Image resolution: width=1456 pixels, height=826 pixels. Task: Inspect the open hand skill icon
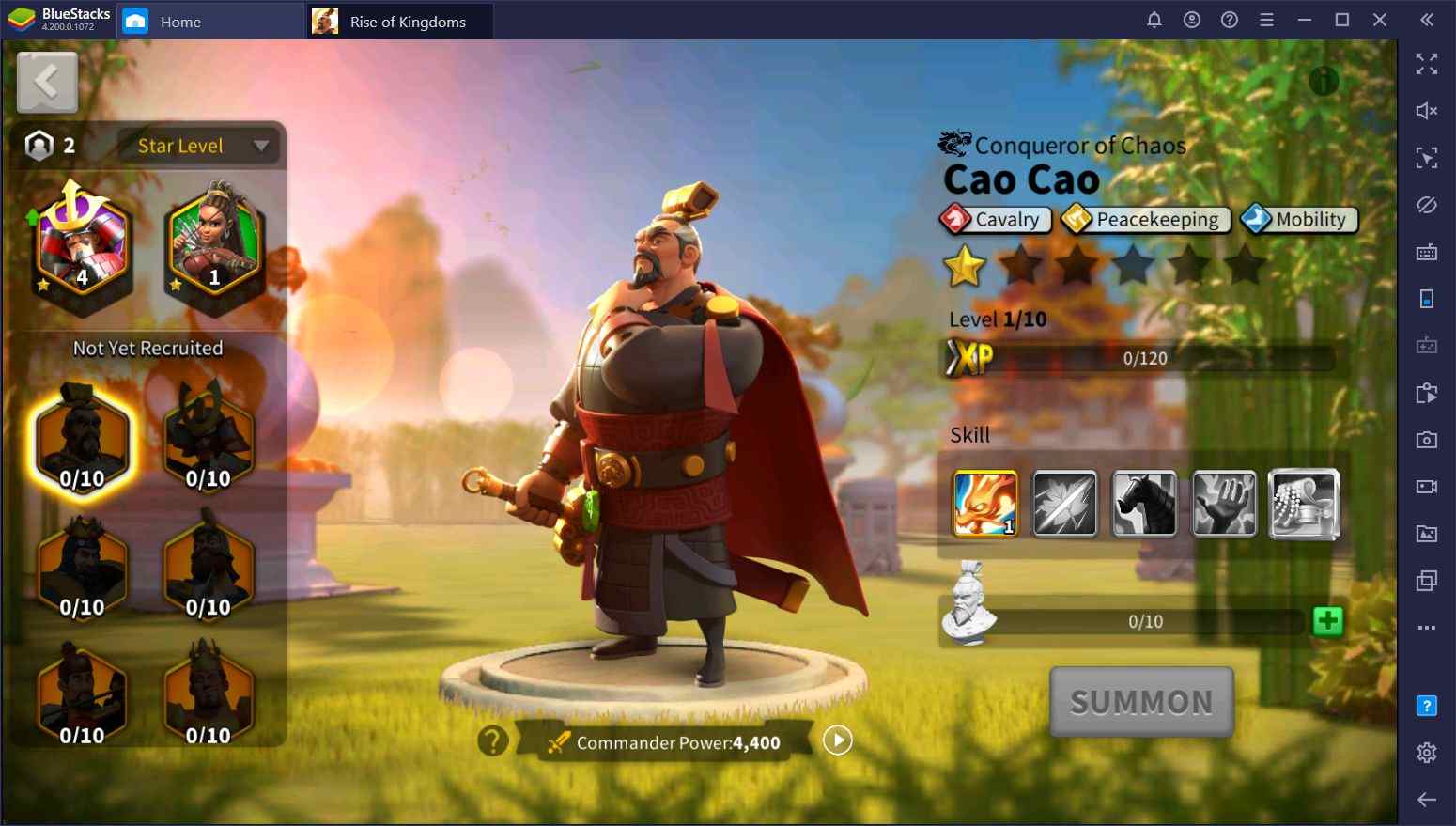(1224, 504)
